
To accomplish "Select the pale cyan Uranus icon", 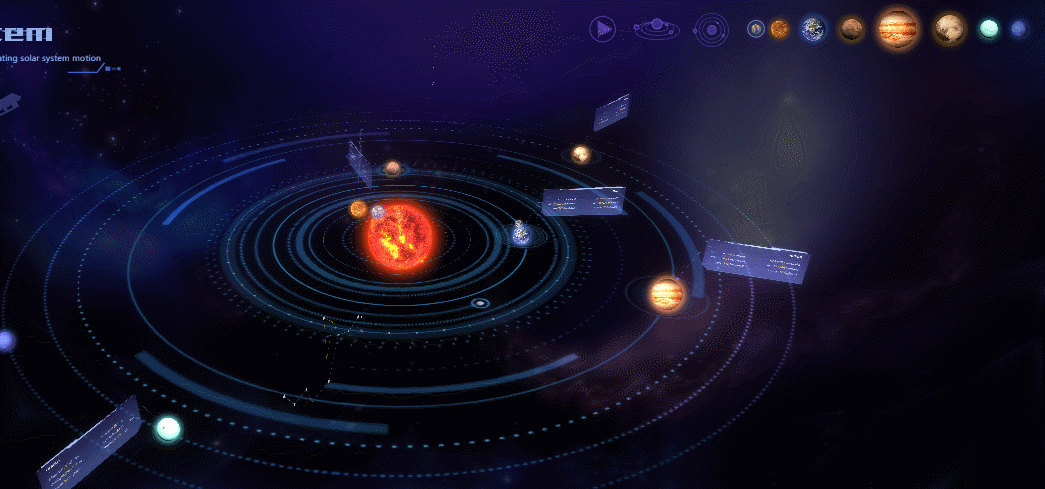I will point(989,29).
